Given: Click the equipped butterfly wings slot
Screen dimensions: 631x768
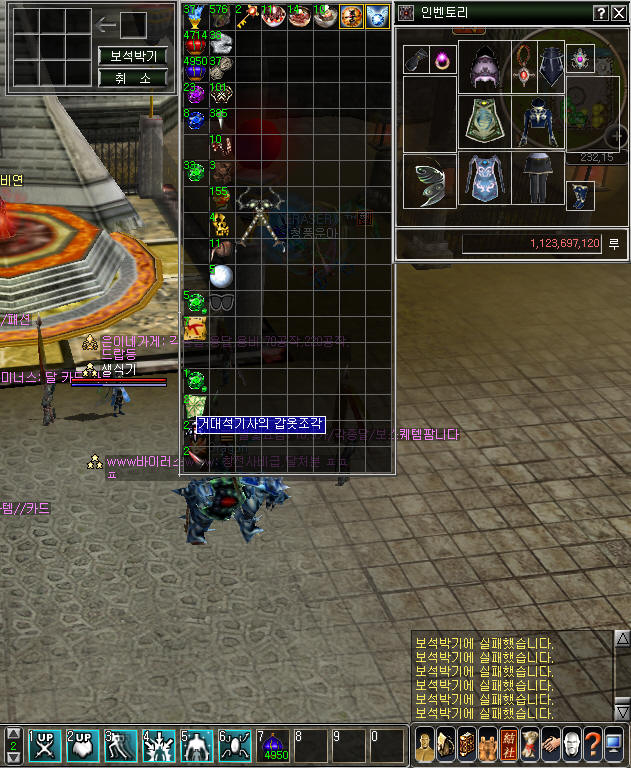Looking at the screenshot, I should tap(430, 180).
